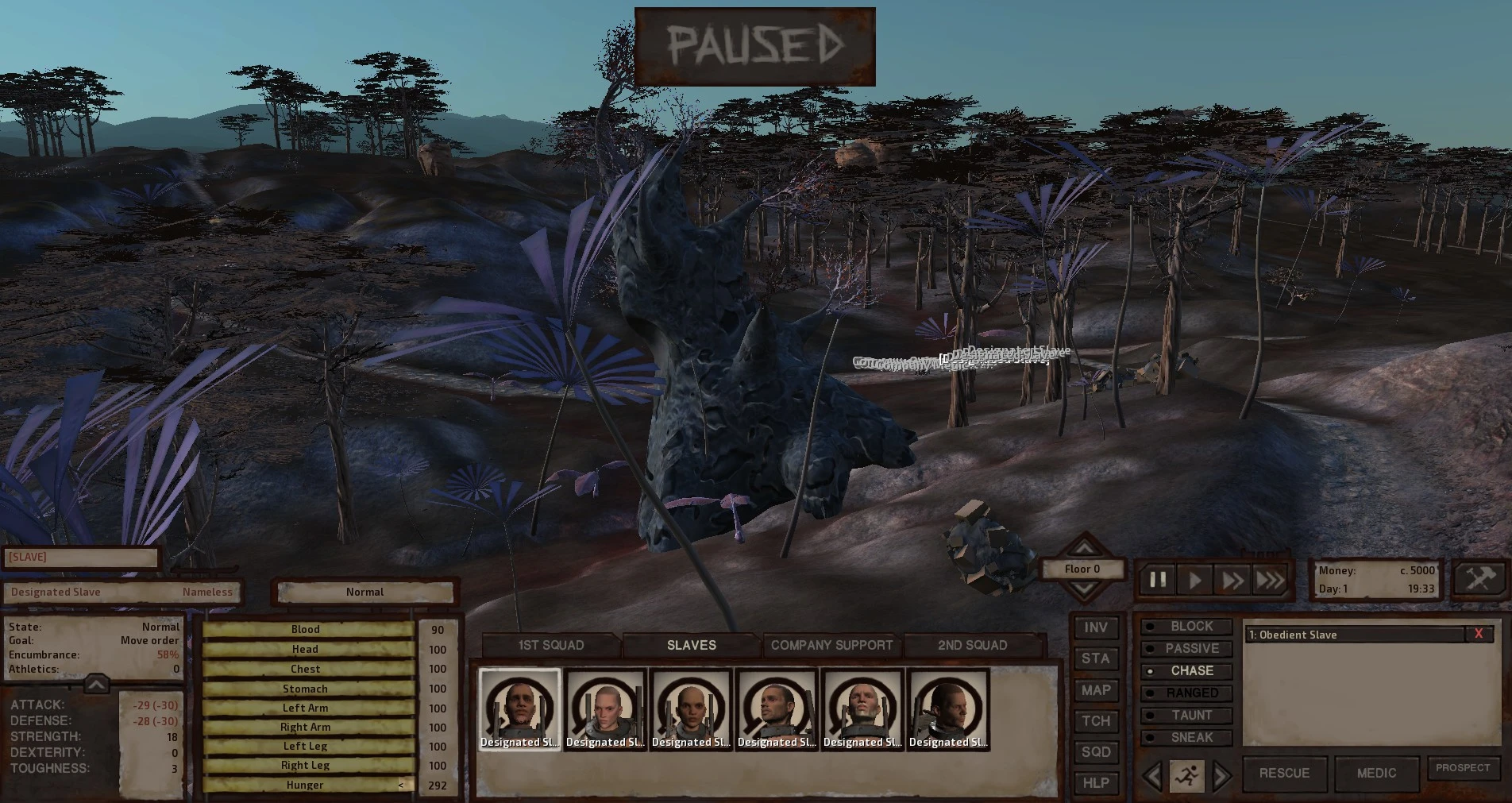Image resolution: width=1512 pixels, height=803 pixels.
Task: Select the 2nd Squad tab
Action: point(972,645)
